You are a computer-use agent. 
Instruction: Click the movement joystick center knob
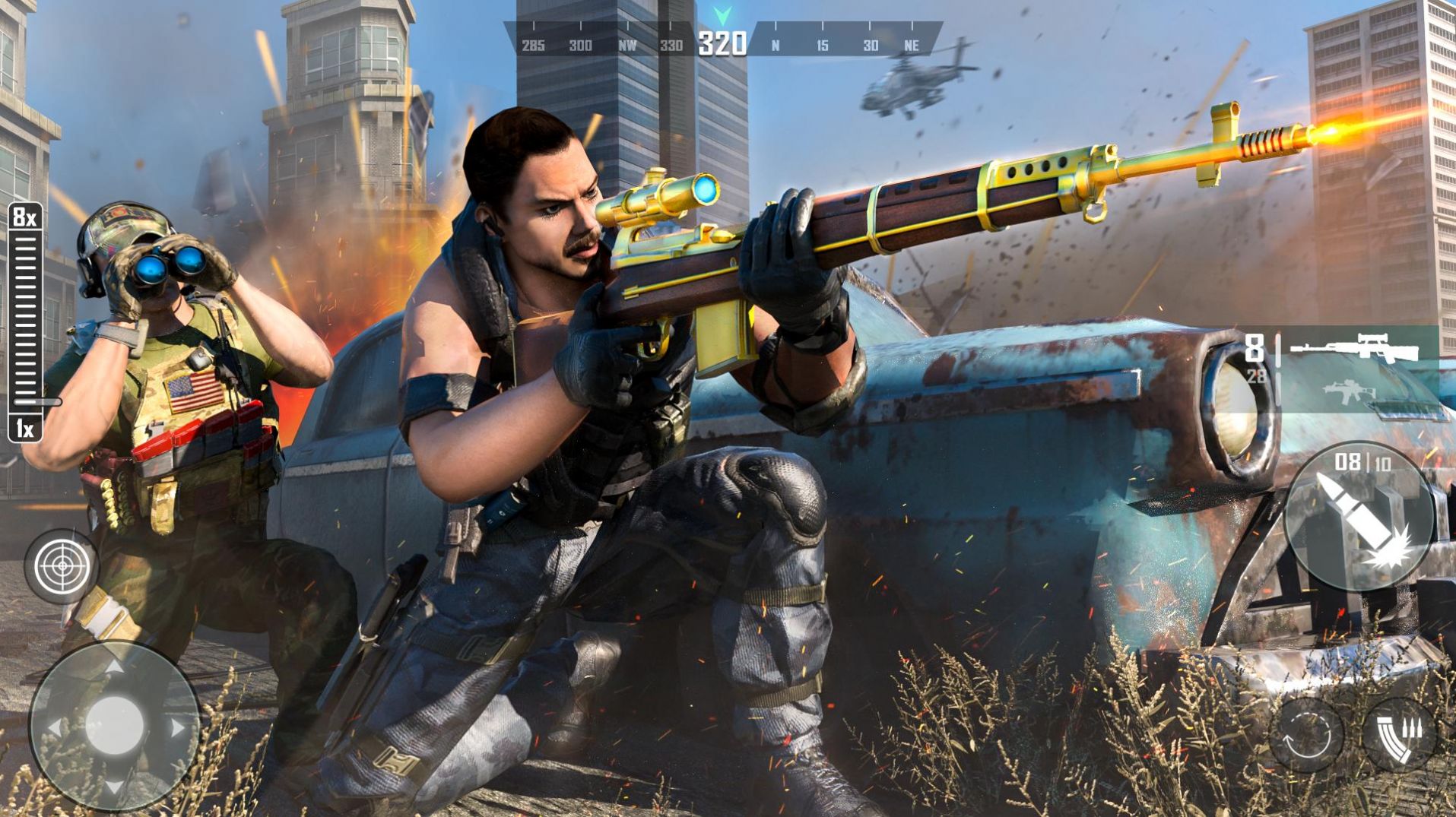[114, 726]
